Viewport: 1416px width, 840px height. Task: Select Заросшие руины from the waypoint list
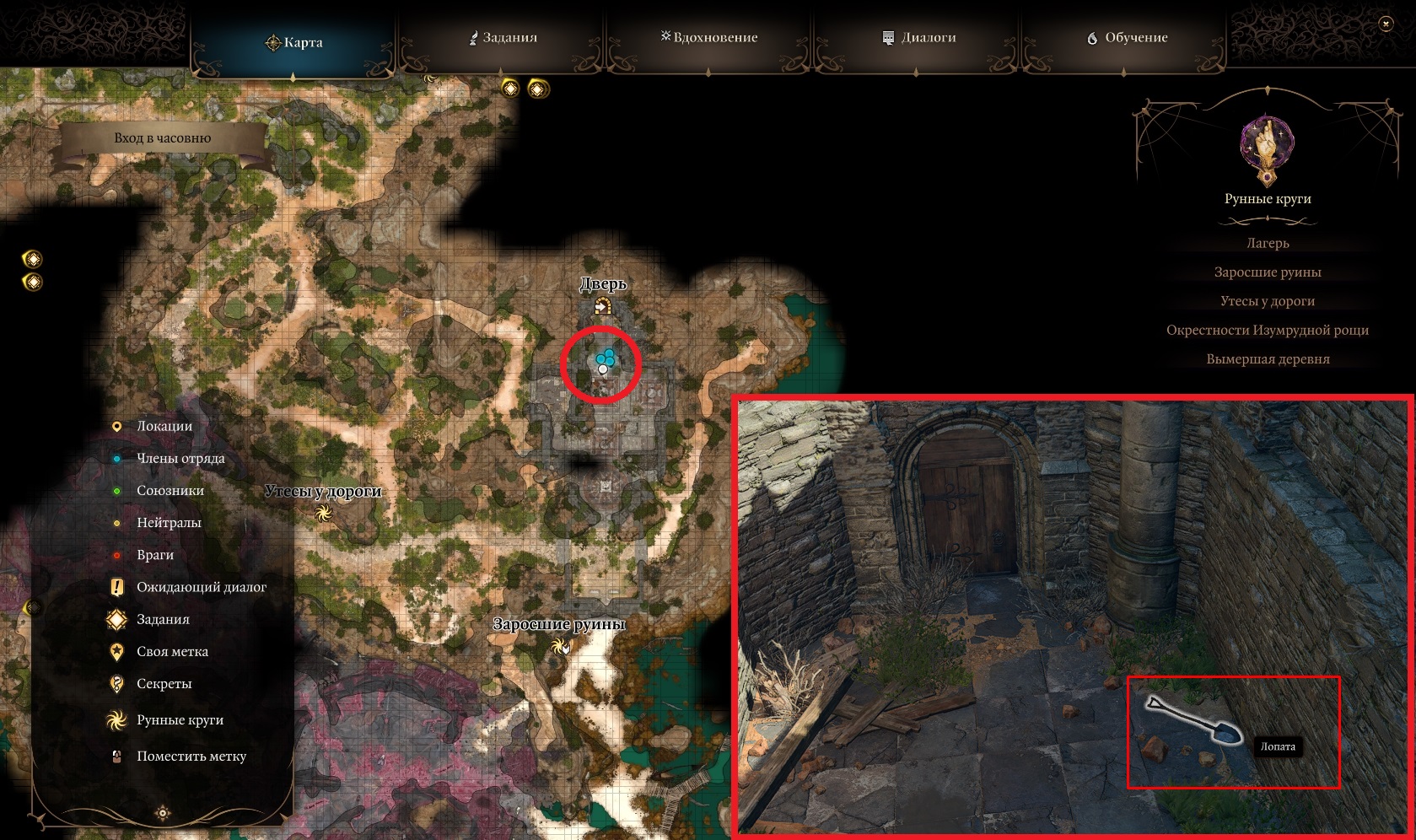click(1268, 272)
